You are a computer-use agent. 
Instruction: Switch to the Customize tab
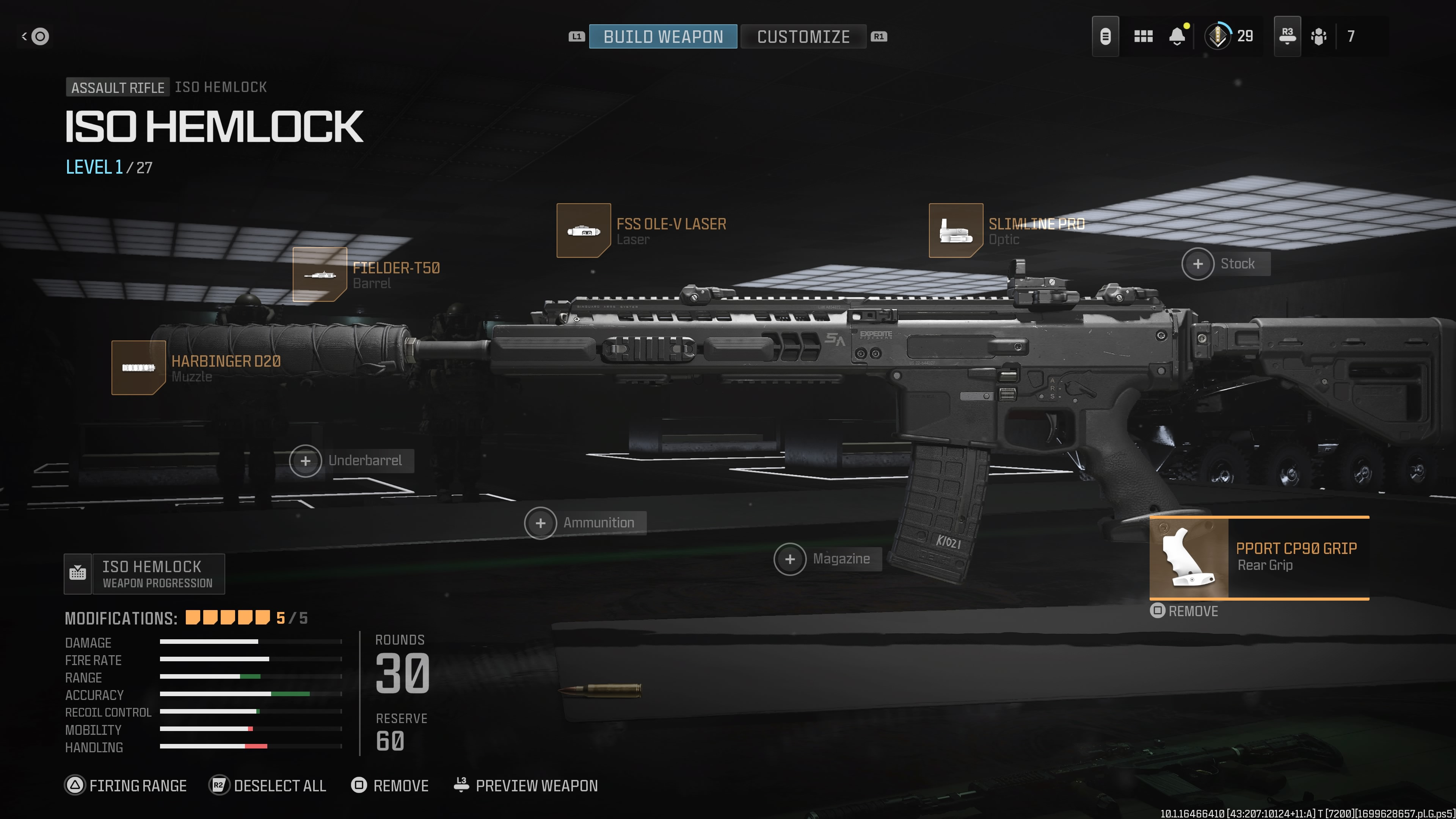[803, 37]
